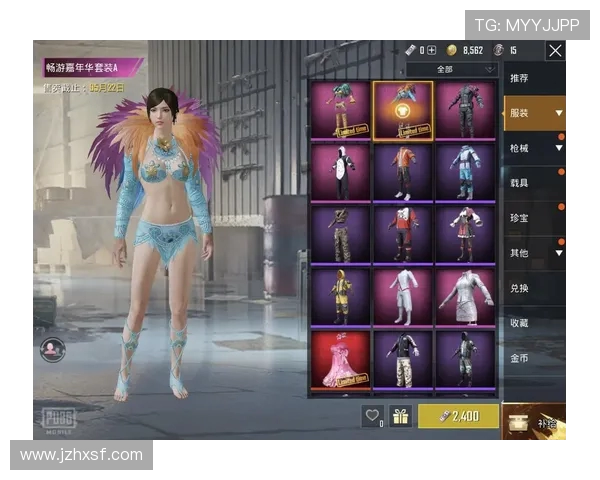Select the pink dress outfit tile
This screenshot has height=480, width=600.
[x=339, y=359]
